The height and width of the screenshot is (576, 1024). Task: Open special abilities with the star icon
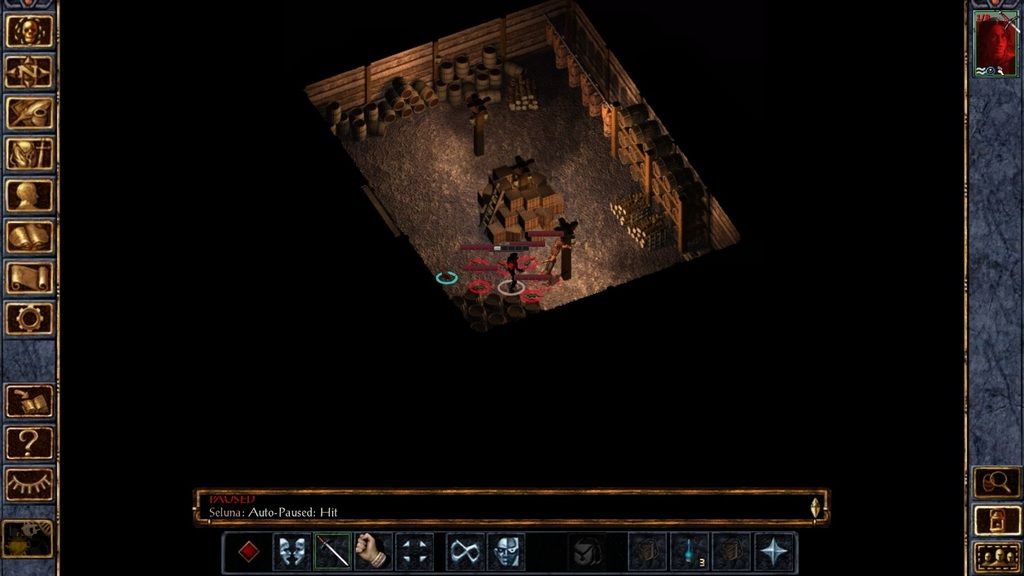(775, 552)
